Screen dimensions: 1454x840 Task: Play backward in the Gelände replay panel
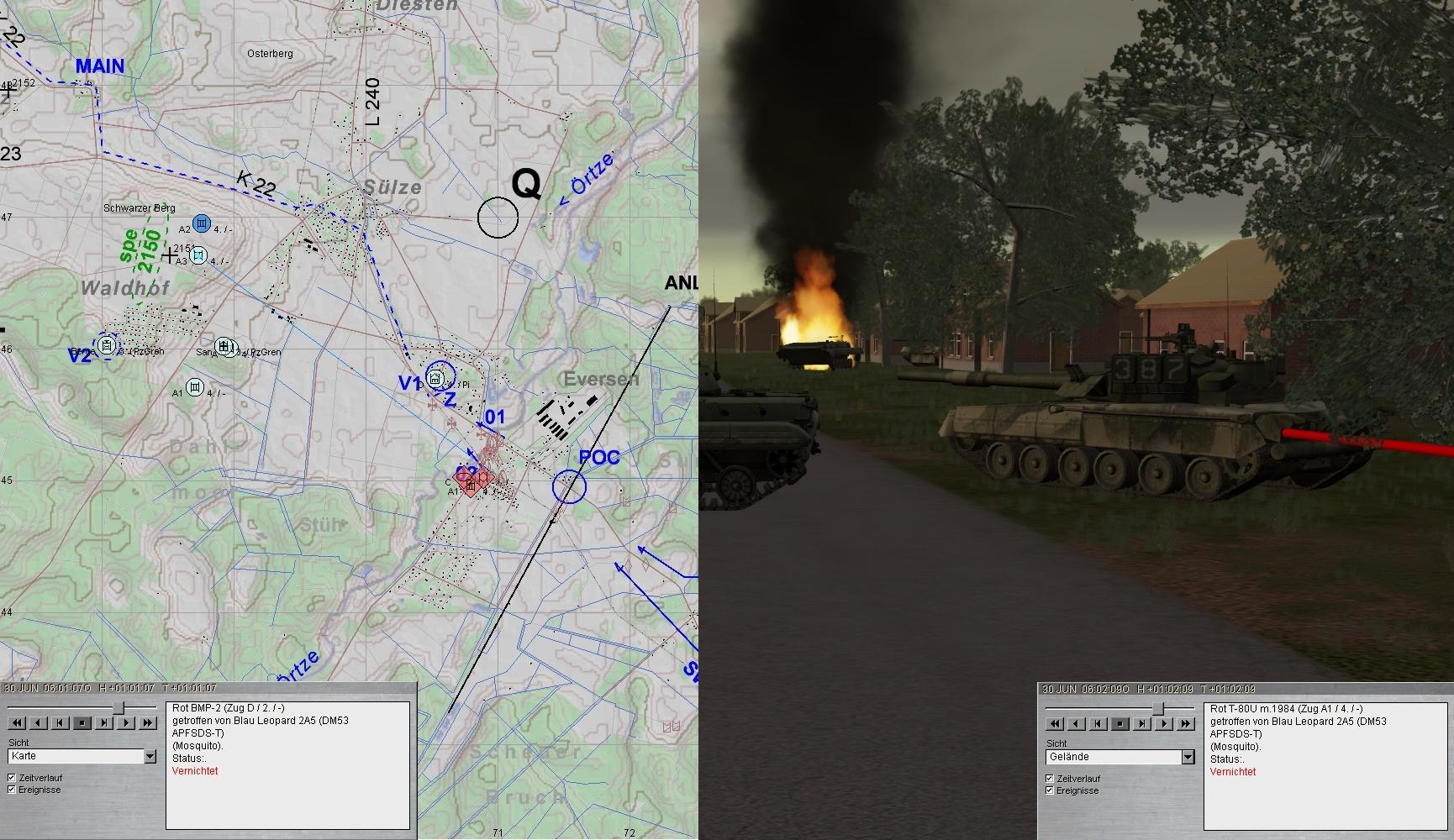pos(1077,723)
